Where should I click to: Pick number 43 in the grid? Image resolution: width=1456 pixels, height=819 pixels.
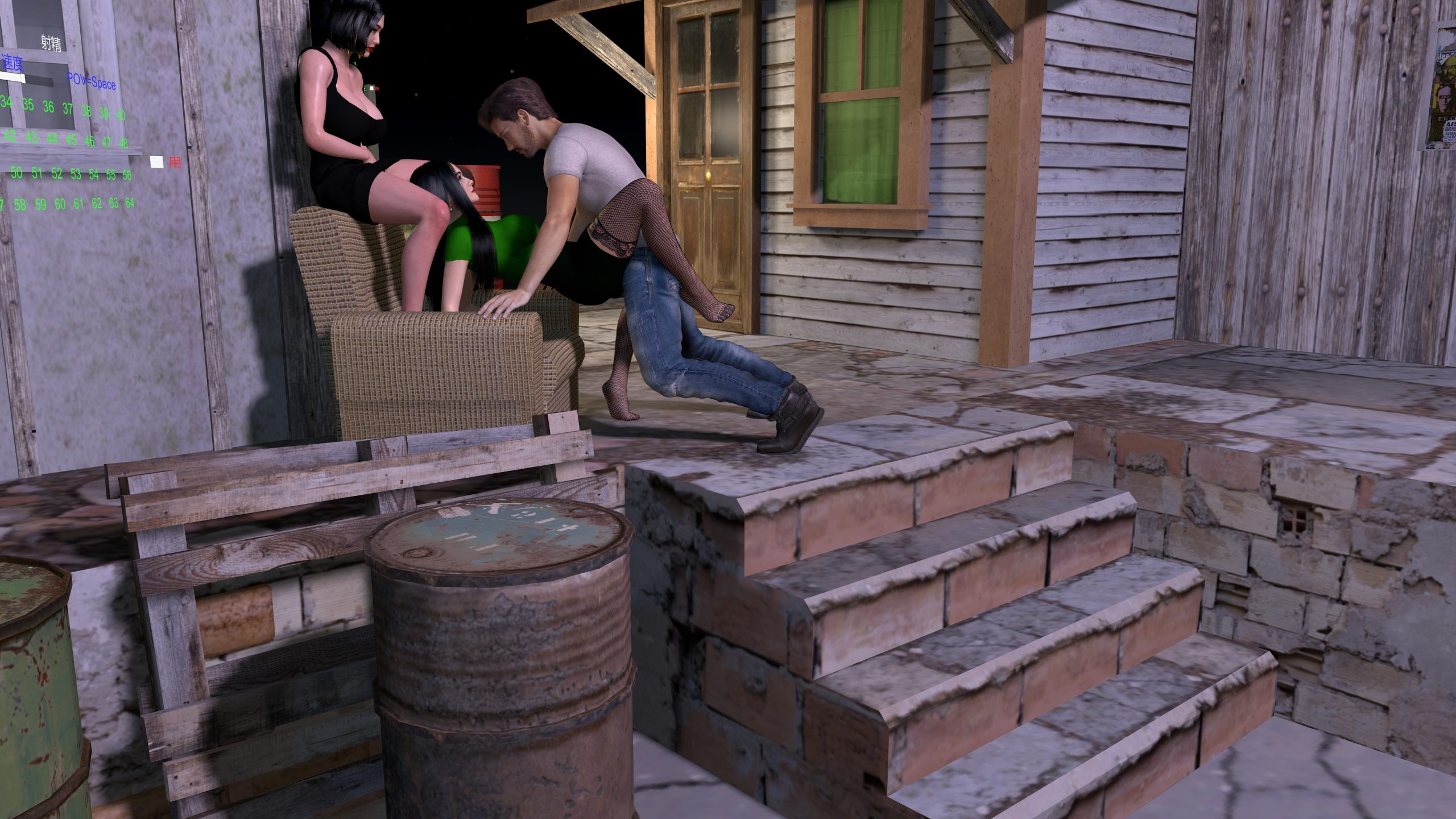(x=31, y=137)
